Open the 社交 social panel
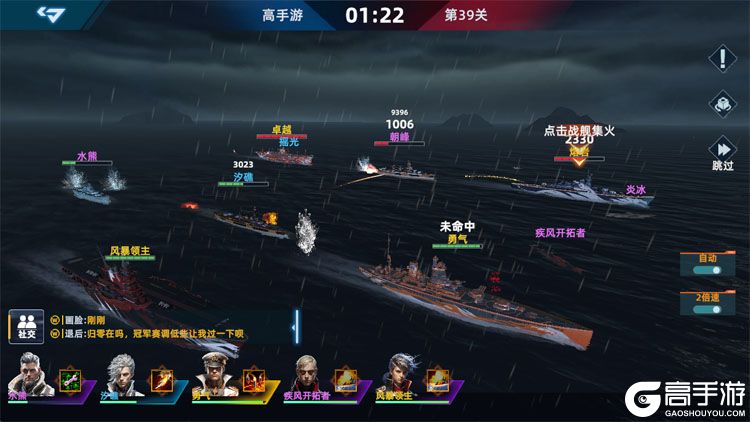This screenshot has width=750, height=422. click(24, 325)
